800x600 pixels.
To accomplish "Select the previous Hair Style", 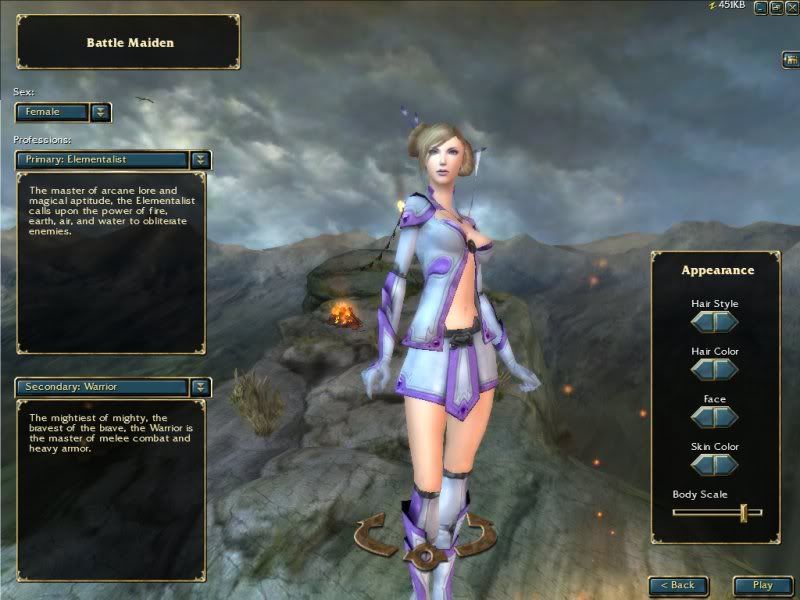I will pyautogui.click(x=703, y=322).
